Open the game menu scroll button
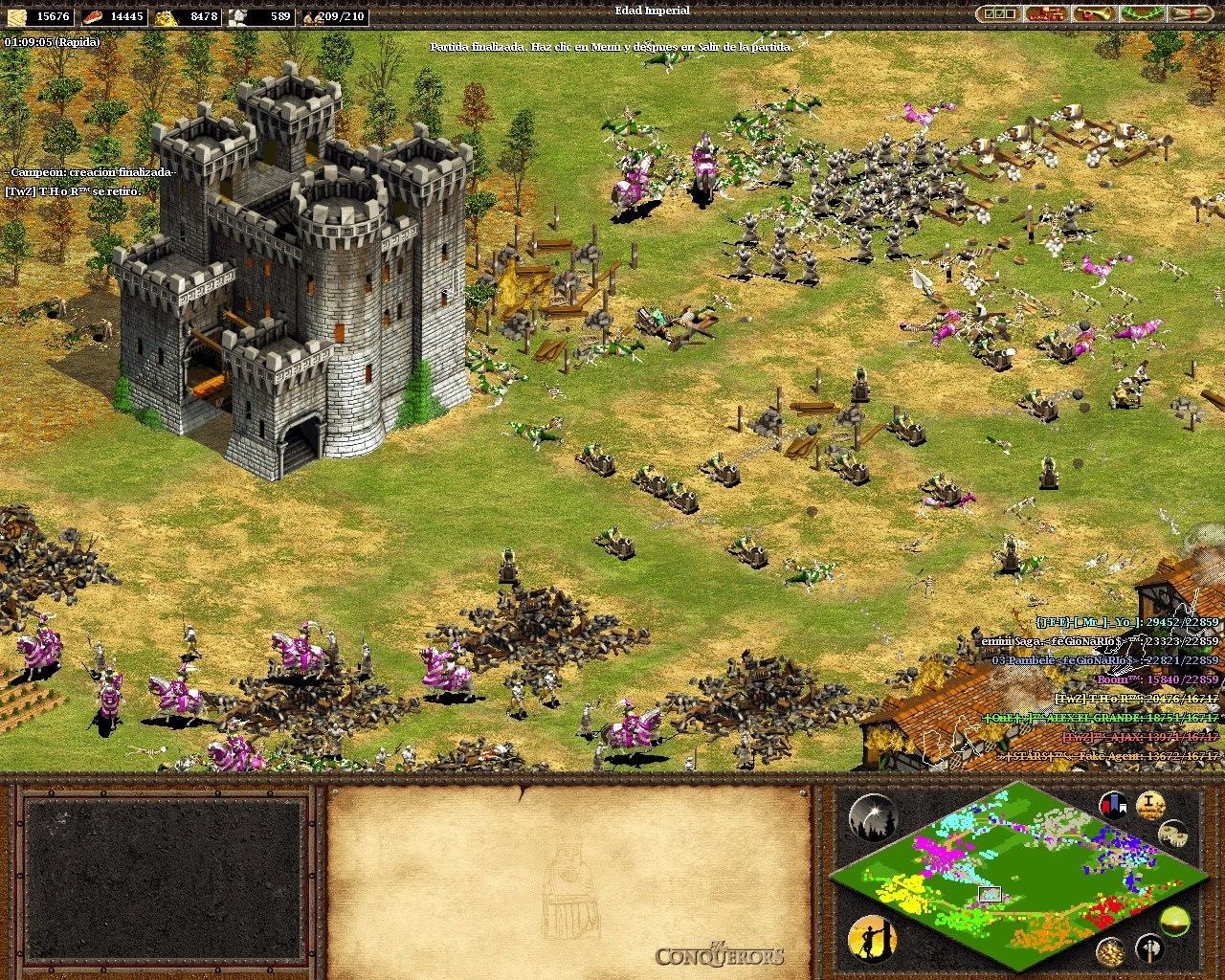 (x=1191, y=14)
